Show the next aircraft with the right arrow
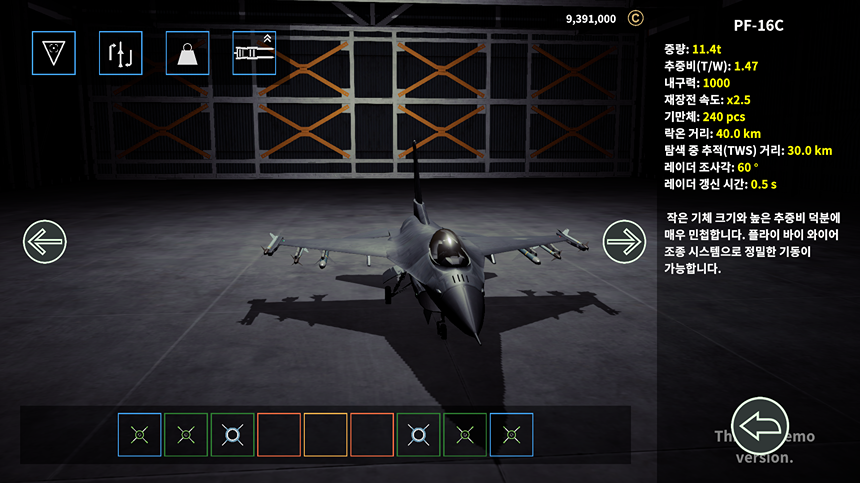 (x=624, y=241)
